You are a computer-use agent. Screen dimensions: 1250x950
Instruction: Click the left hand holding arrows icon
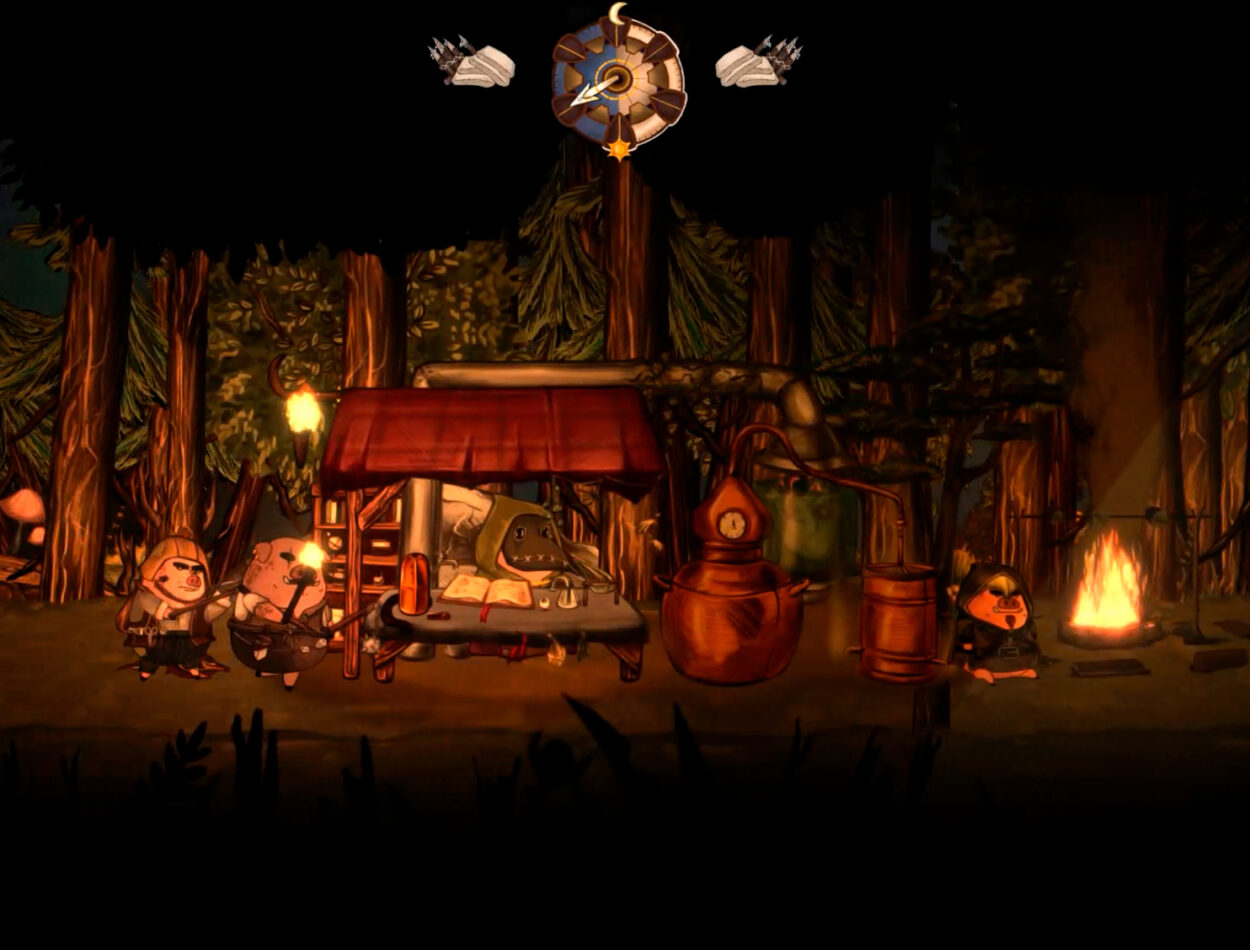(472, 62)
